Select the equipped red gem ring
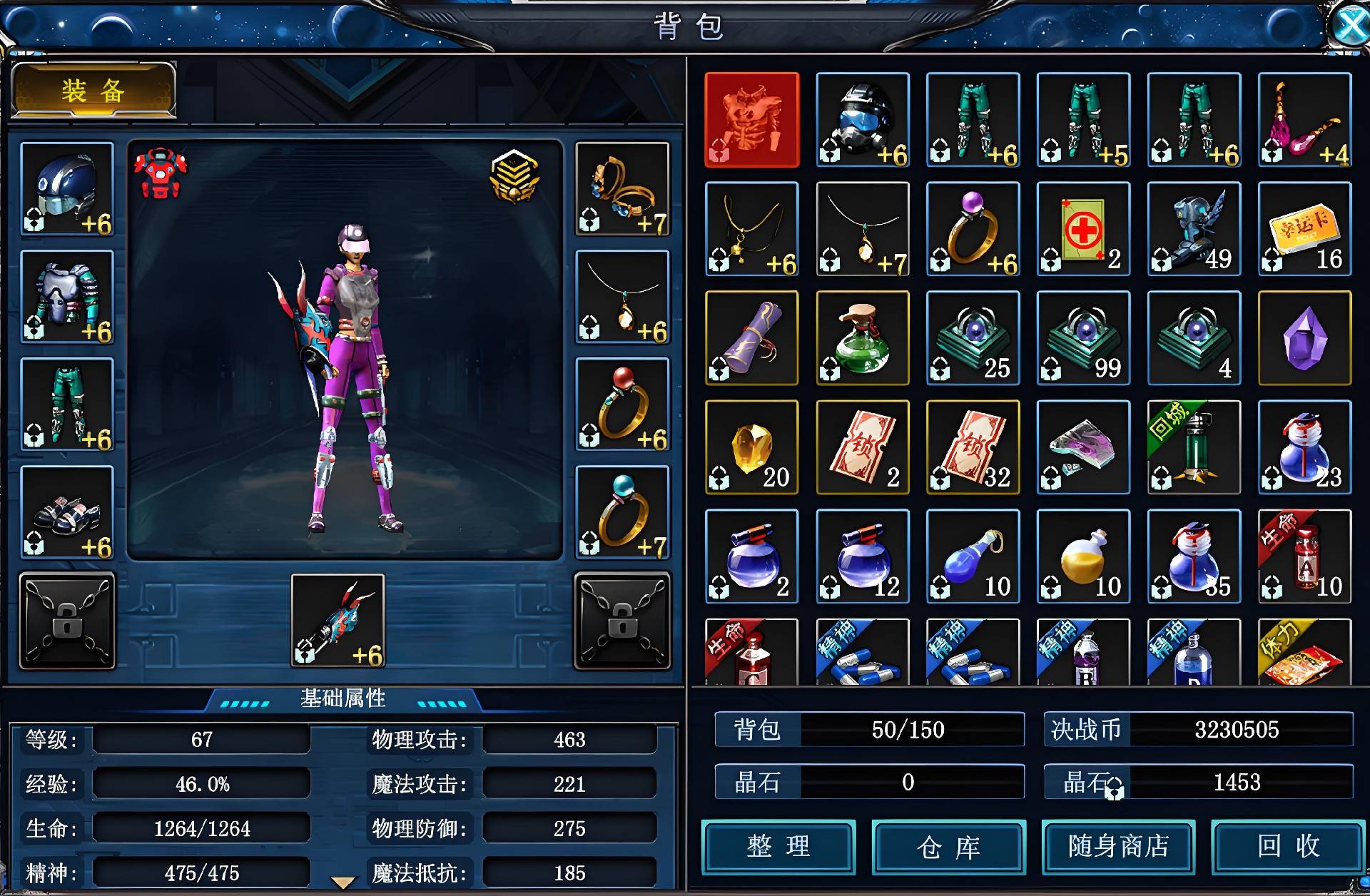The image size is (1370, 896). (x=622, y=404)
